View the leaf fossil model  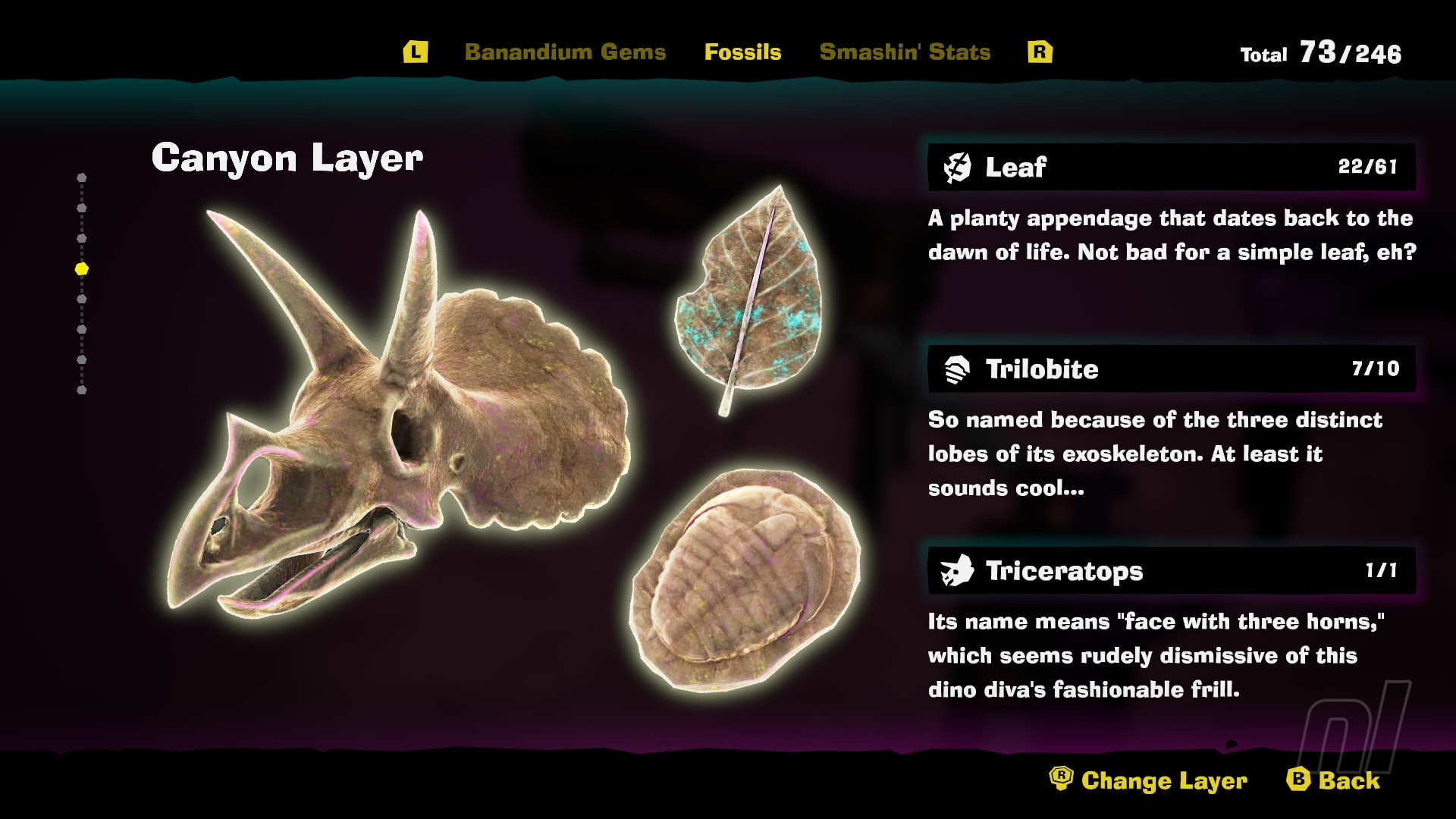click(x=747, y=300)
